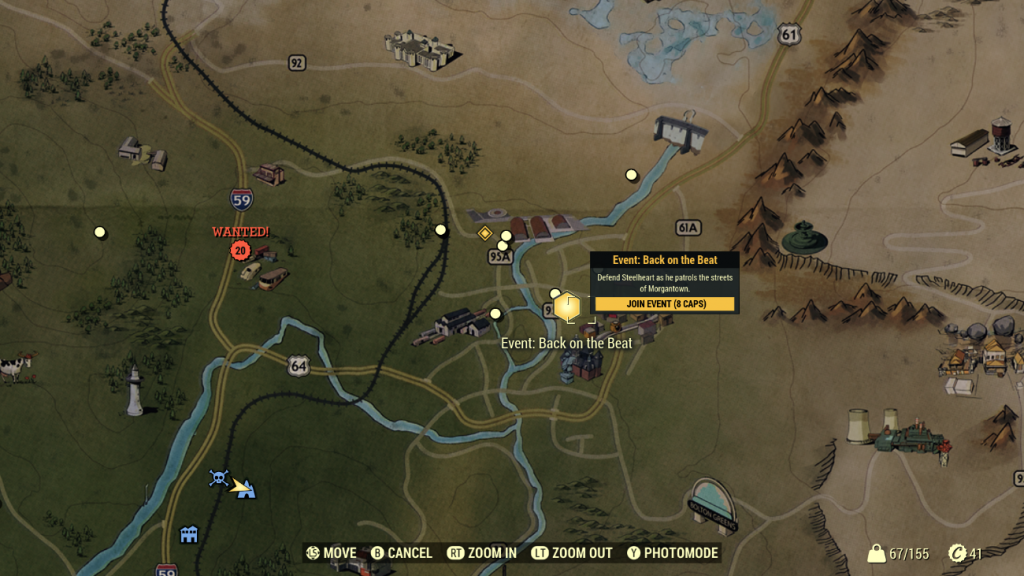
Task: Select the yellow diamond quest marker
Action: click(485, 233)
